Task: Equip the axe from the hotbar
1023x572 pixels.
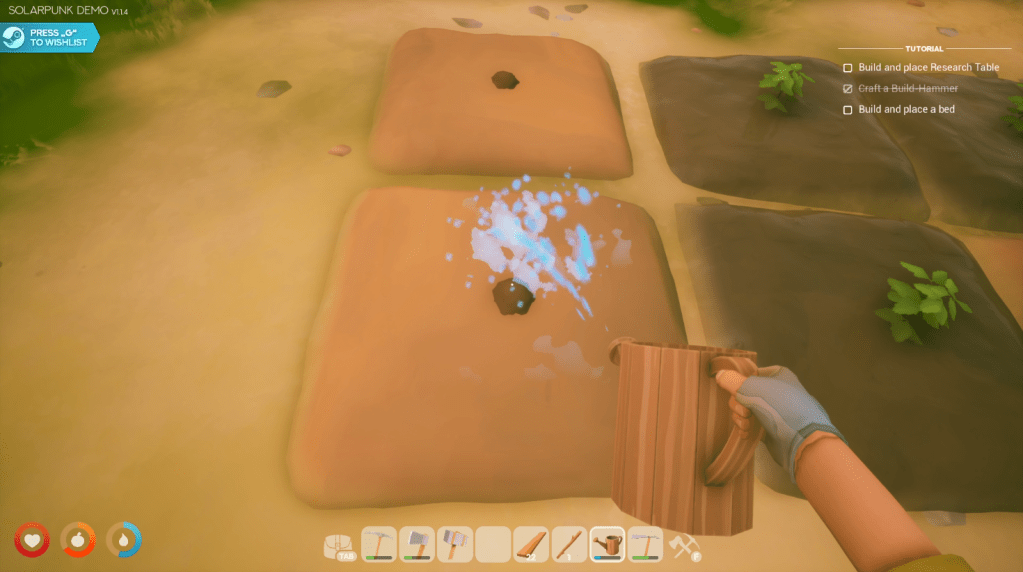Action: tap(417, 544)
